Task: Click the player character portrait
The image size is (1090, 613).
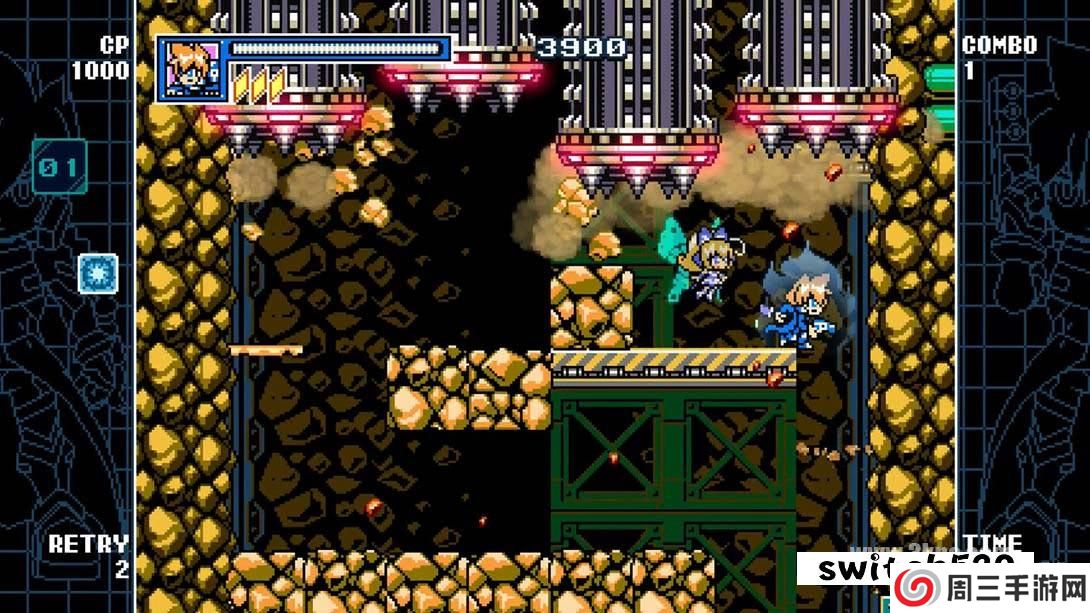Action: click(190, 68)
